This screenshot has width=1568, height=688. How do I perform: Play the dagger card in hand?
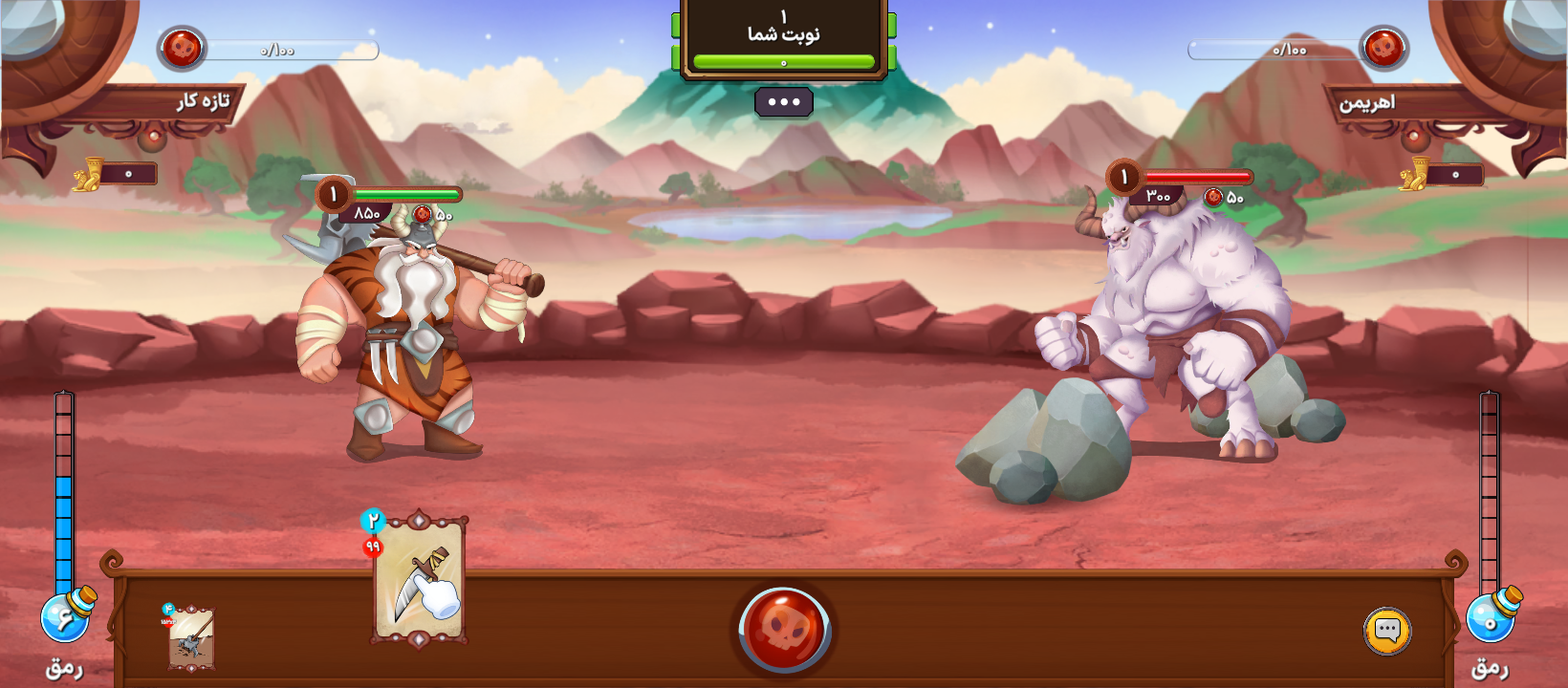tap(419, 580)
